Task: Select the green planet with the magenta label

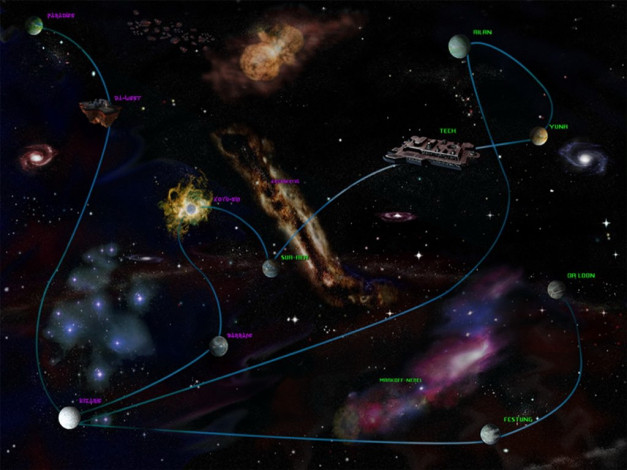Action: [36, 26]
